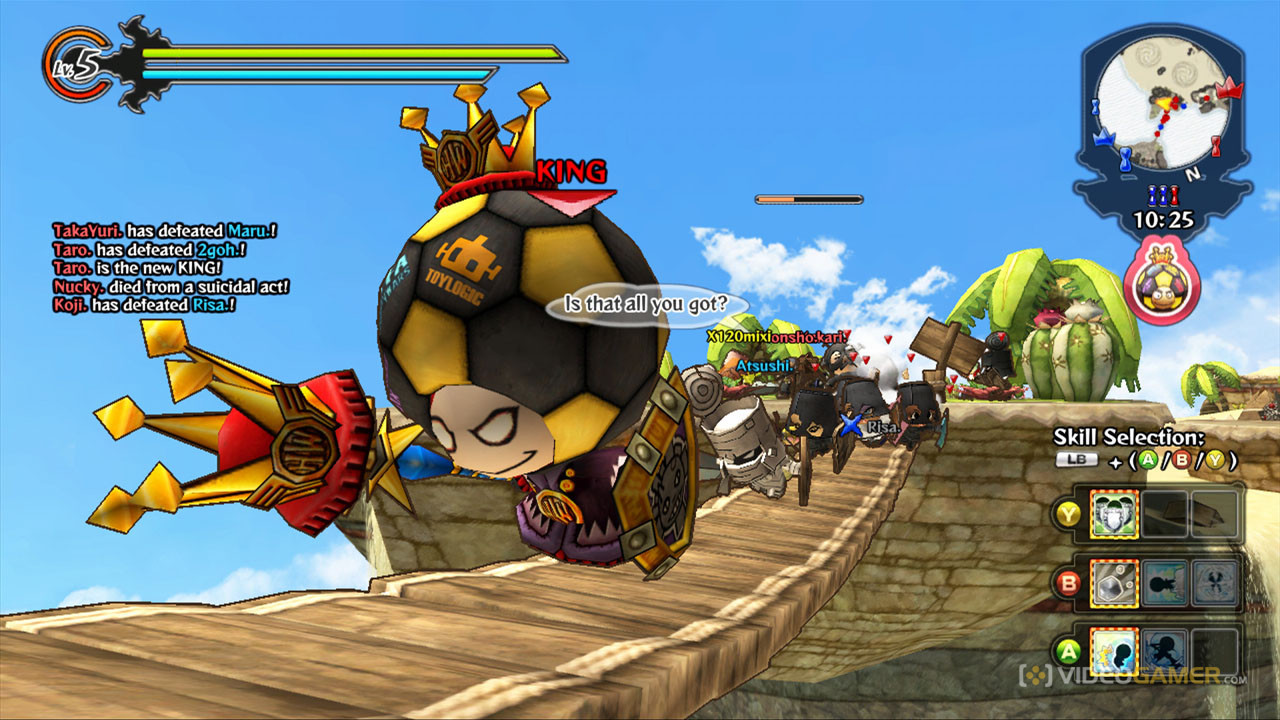Viewport: 1280px width, 720px height.
Task: Select the shield skill in the Y slot
Action: (x=1114, y=513)
